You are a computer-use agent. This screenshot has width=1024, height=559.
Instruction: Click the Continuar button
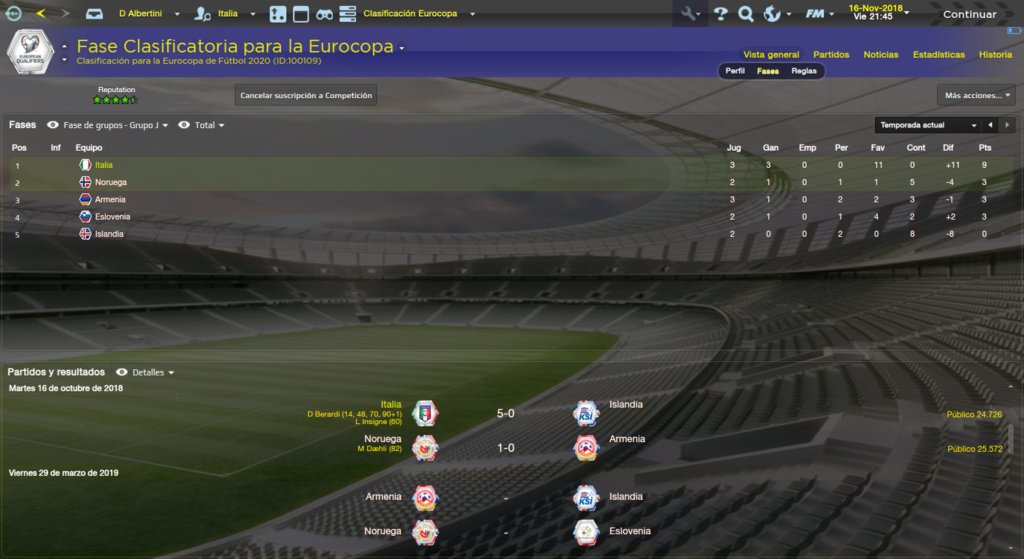[x=969, y=15]
